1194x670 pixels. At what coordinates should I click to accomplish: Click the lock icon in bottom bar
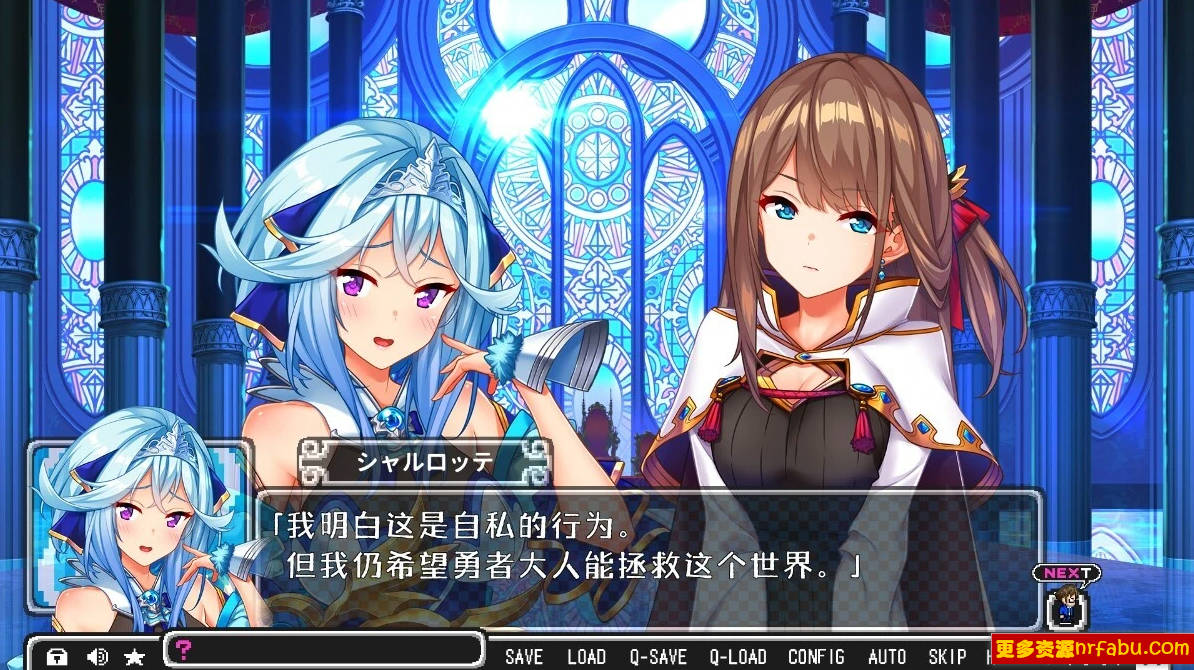(x=57, y=657)
